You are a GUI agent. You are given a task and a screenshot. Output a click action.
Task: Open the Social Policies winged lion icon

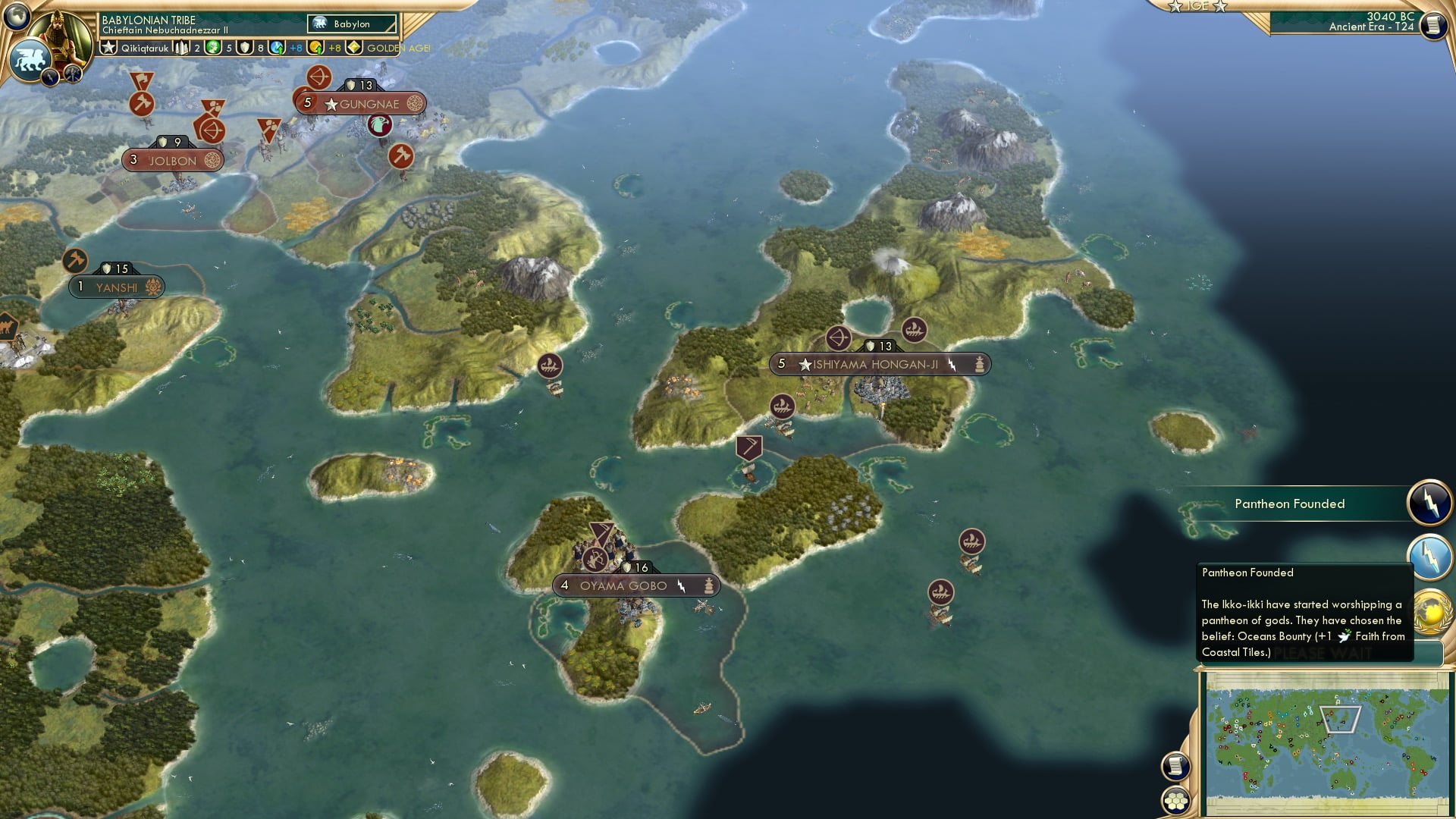click(30, 59)
